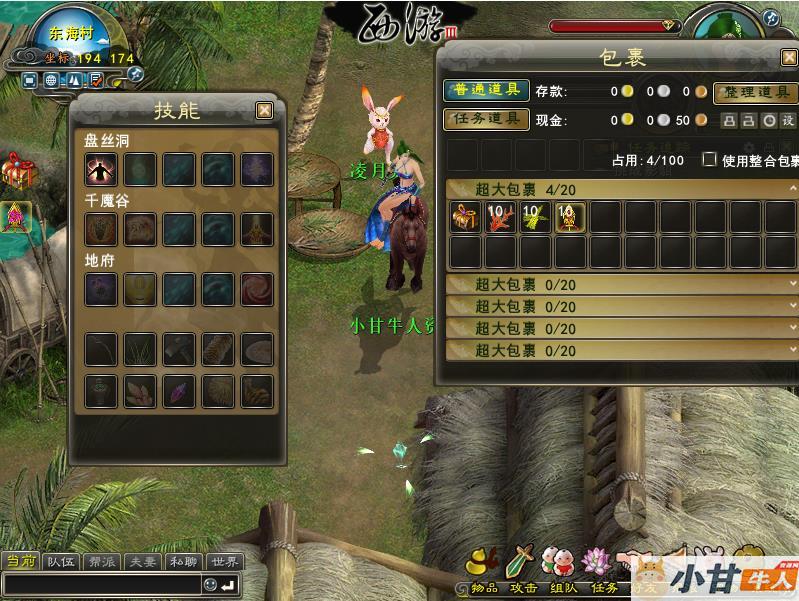Switch chat to the 队伍 channel
Screen dimensions: 799x601
(62, 562)
